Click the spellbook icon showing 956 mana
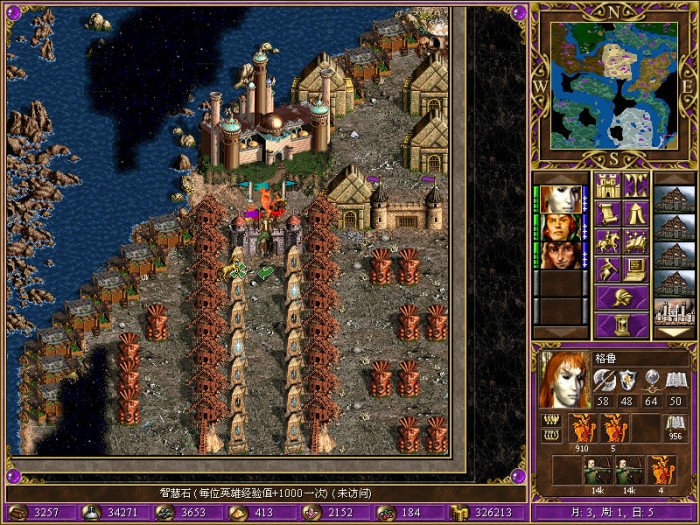 click(674, 428)
